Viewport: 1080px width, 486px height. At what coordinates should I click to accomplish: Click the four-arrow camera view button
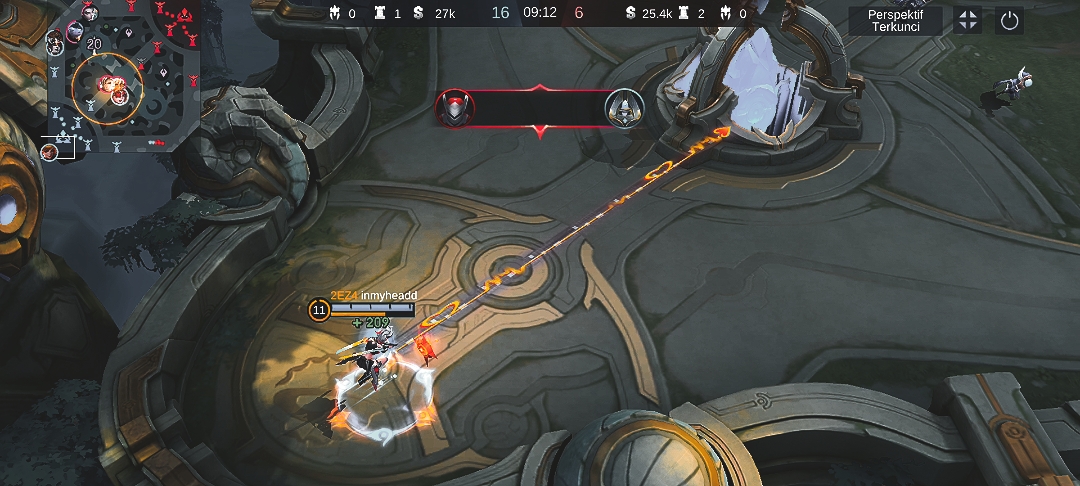point(967,20)
